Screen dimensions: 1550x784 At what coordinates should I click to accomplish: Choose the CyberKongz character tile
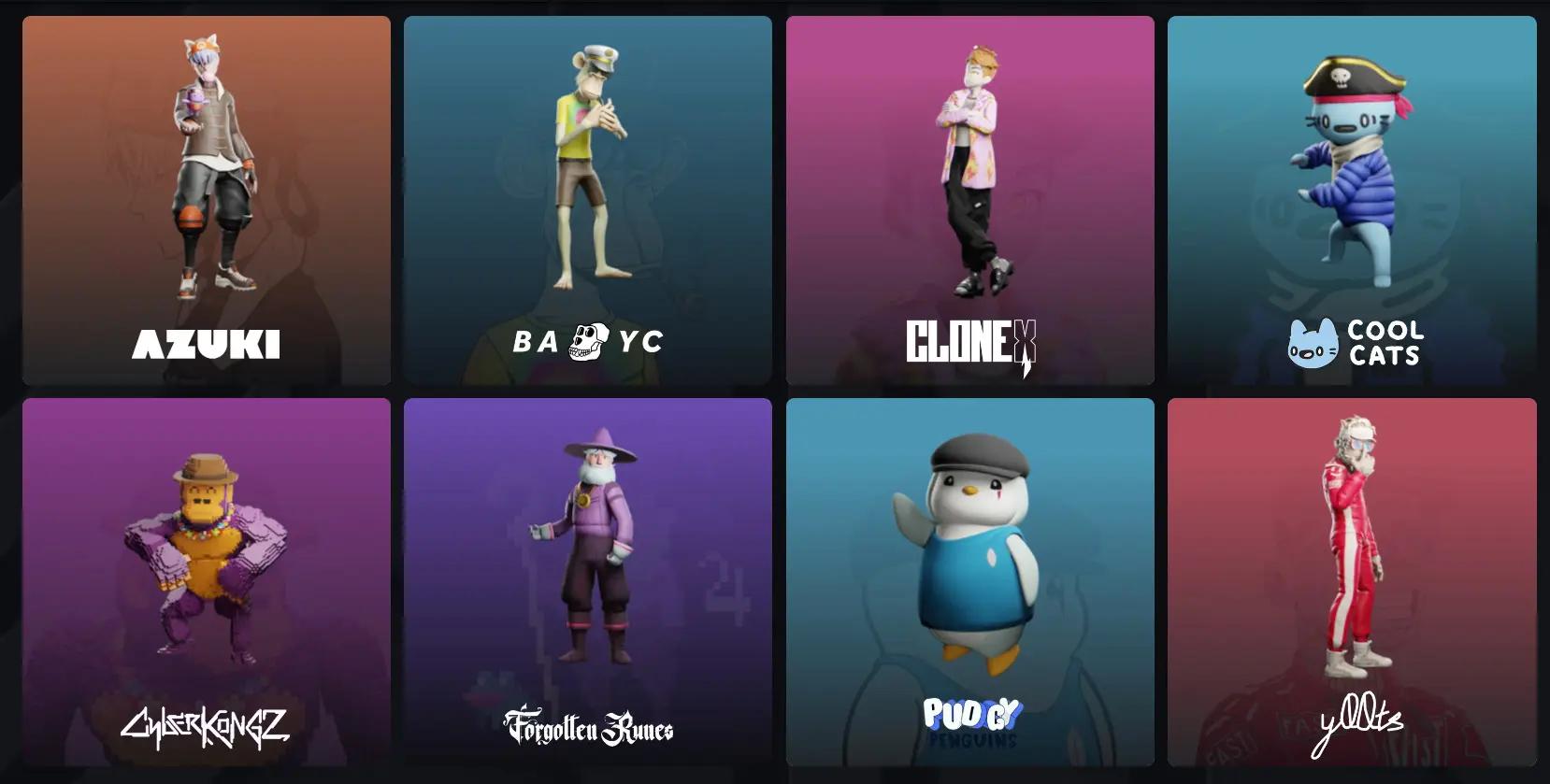coord(207,582)
